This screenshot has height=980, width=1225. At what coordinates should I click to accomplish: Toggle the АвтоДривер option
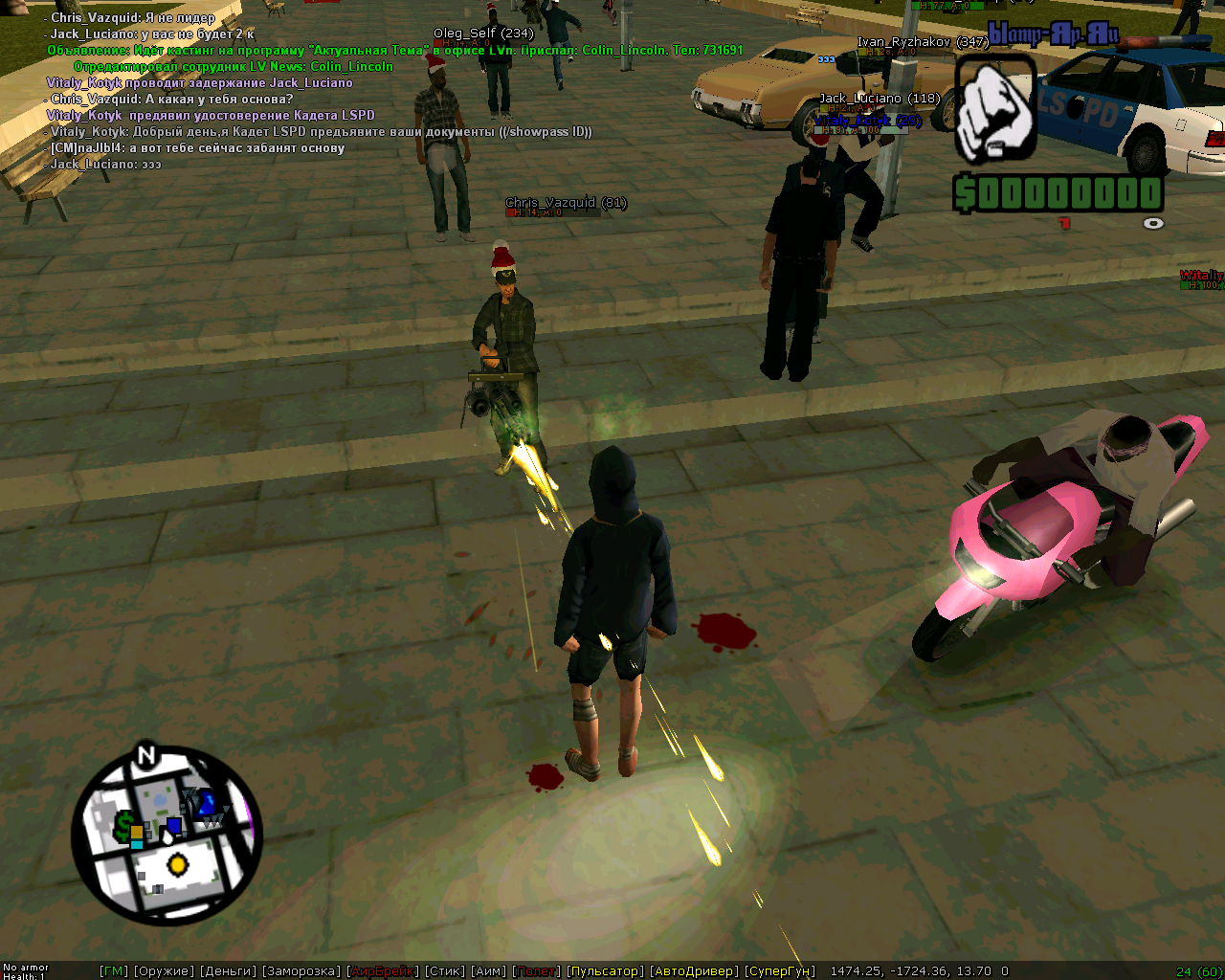(x=694, y=971)
